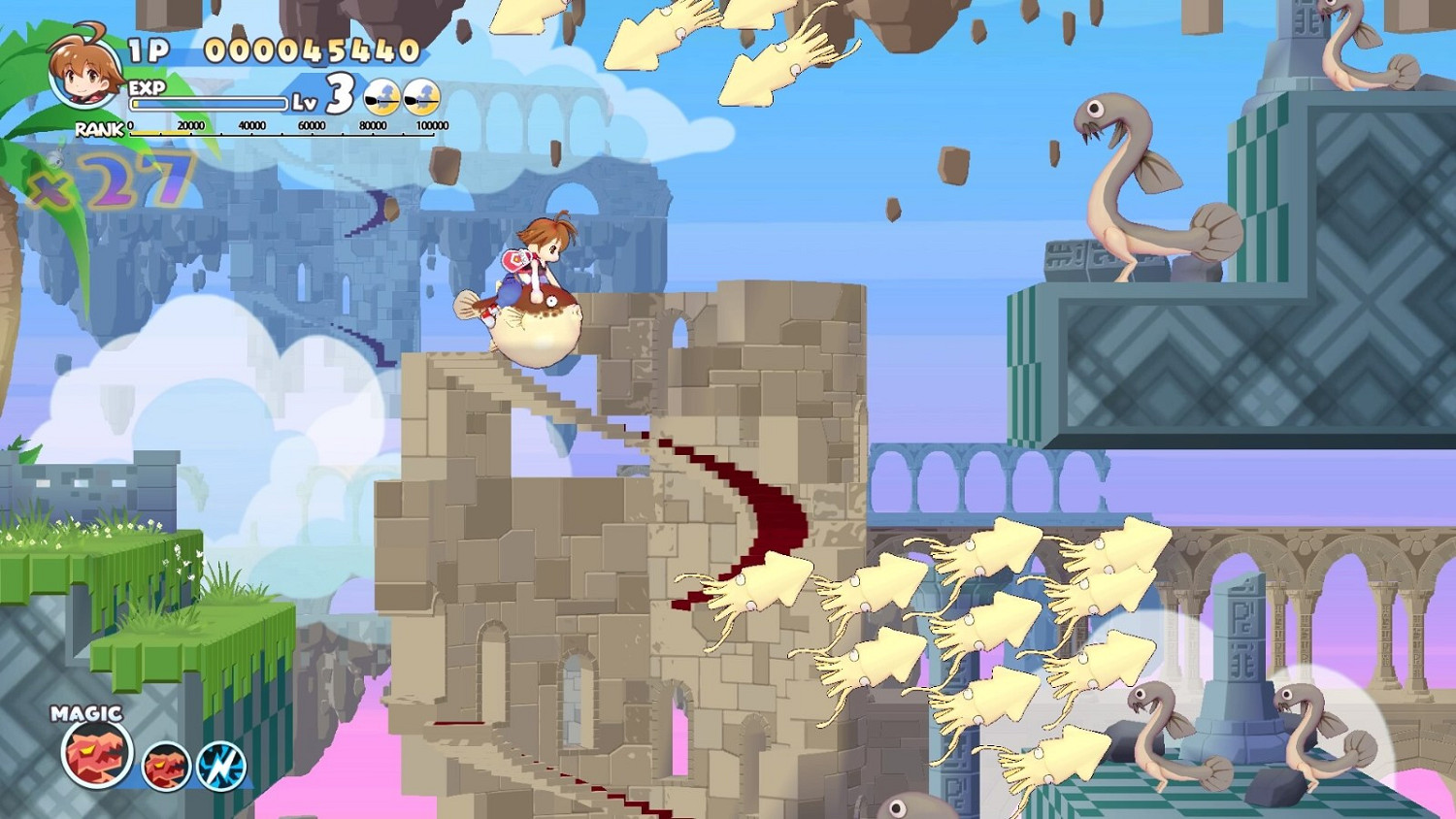1456x819 pixels.
Task: Click the 20000 mark on the RANK scale
Action: click(x=189, y=124)
